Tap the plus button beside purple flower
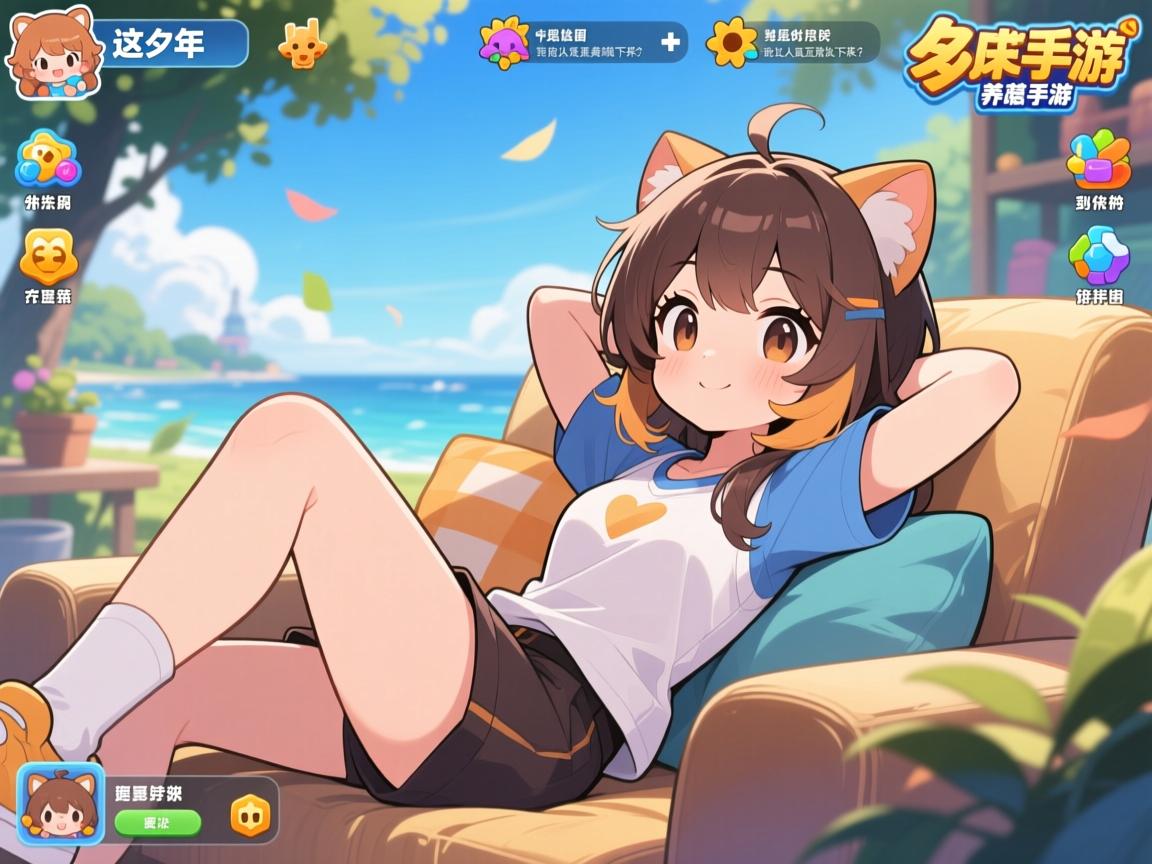Screen dimensions: 1152x864 point(670,42)
